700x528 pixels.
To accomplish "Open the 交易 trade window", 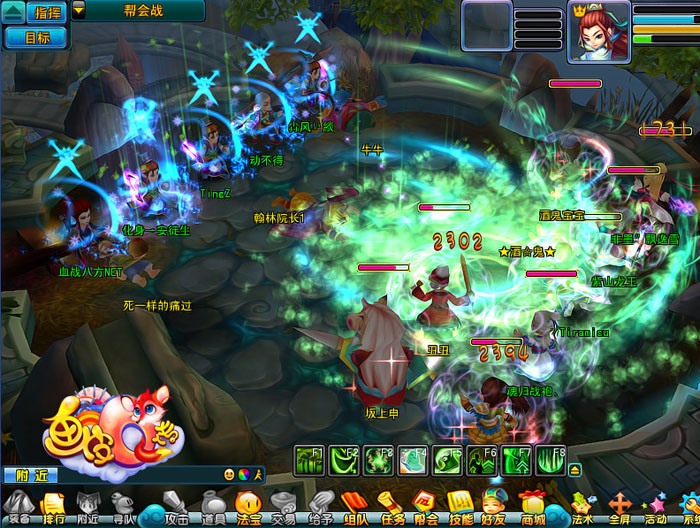I will tap(283, 506).
